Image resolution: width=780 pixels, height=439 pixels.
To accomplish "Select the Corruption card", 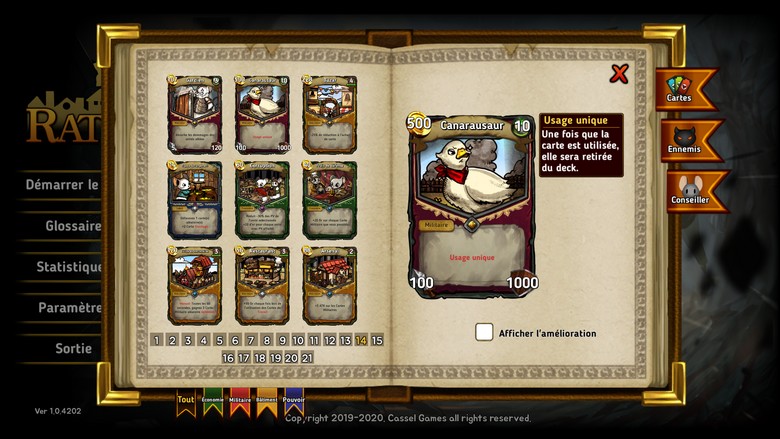I will point(262,199).
